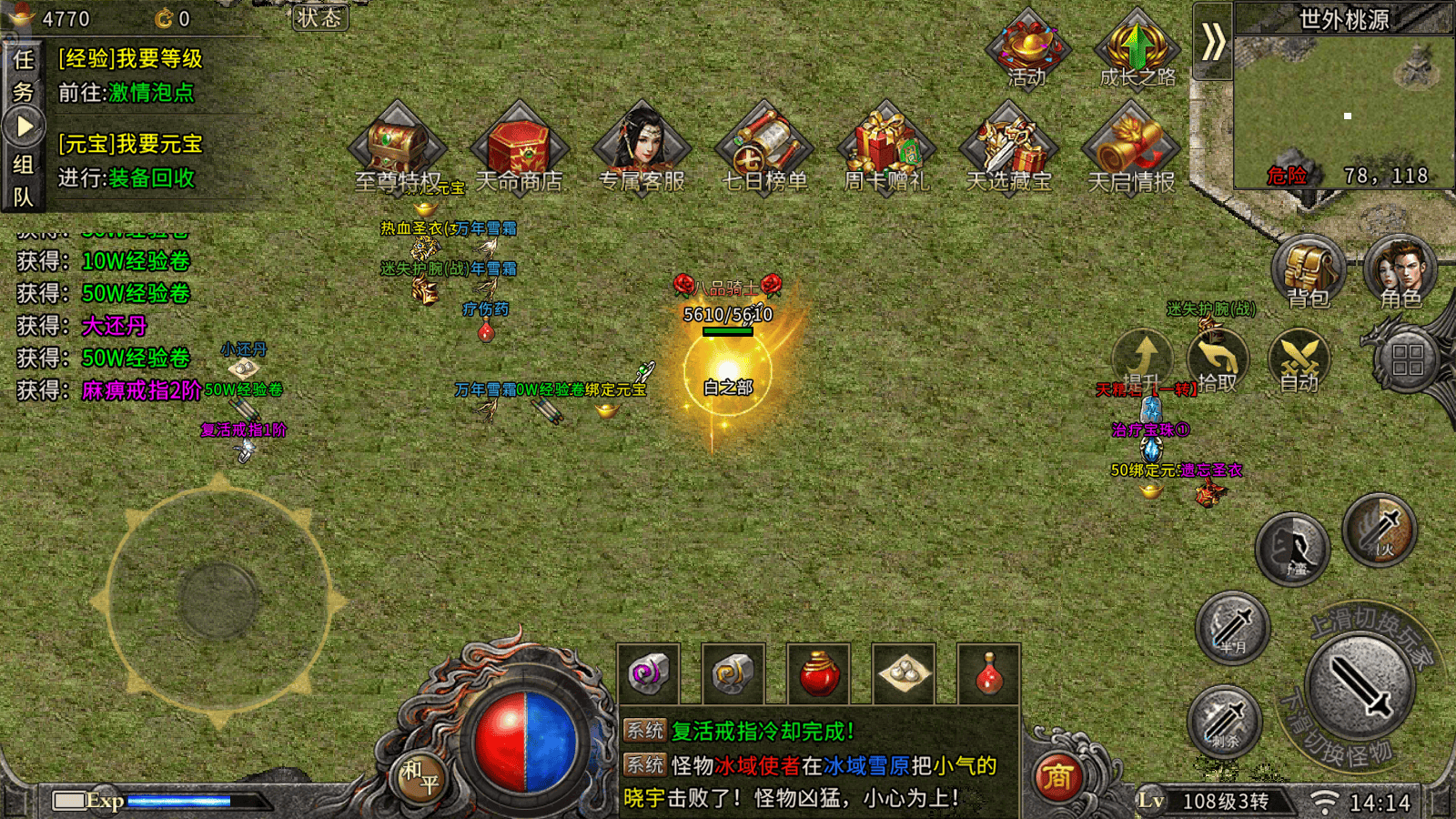This screenshot has width=1456, height=819.
Task: Collapse the top menu with the double-arrow
Action: point(1213,42)
